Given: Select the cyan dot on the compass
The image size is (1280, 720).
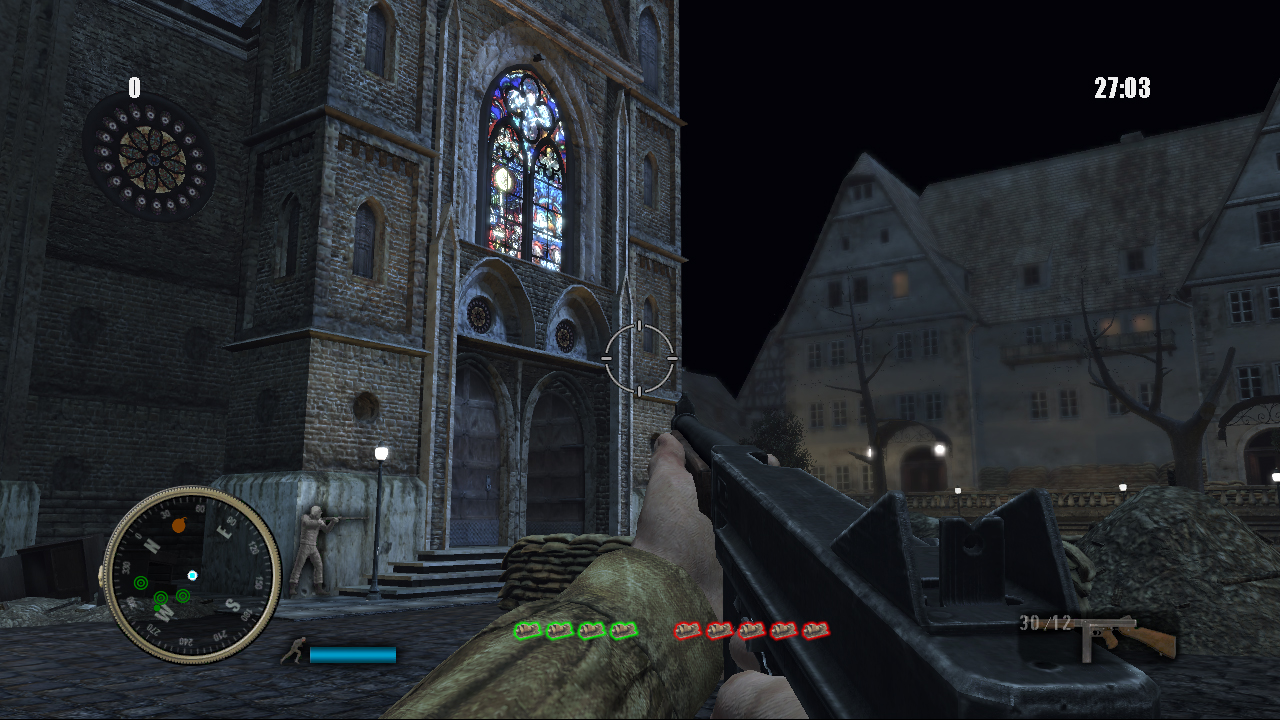Looking at the screenshot, I should [x=192, y=575].
